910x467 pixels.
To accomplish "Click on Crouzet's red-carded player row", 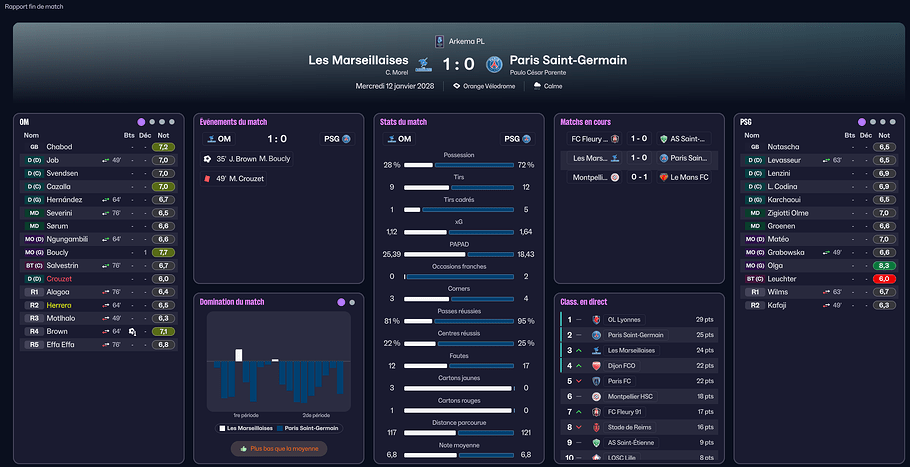I will click(x=60, y=278).
